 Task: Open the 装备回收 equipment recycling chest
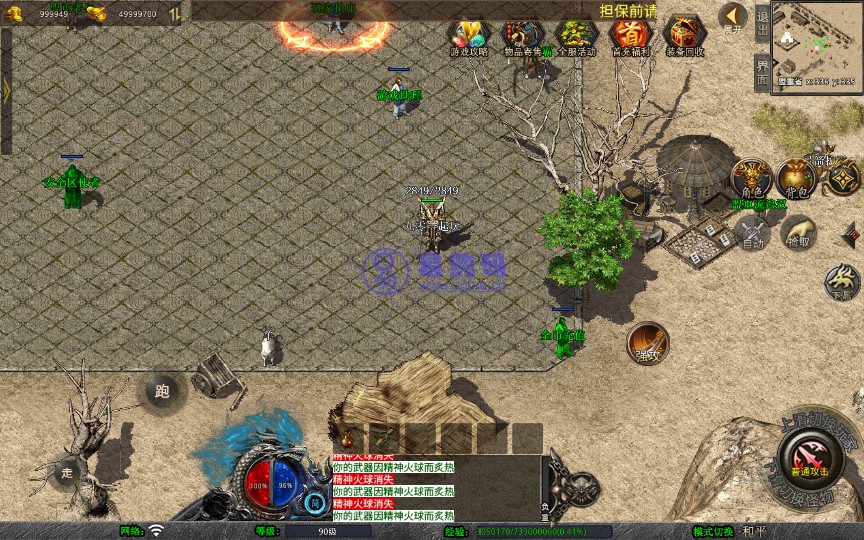685,37
